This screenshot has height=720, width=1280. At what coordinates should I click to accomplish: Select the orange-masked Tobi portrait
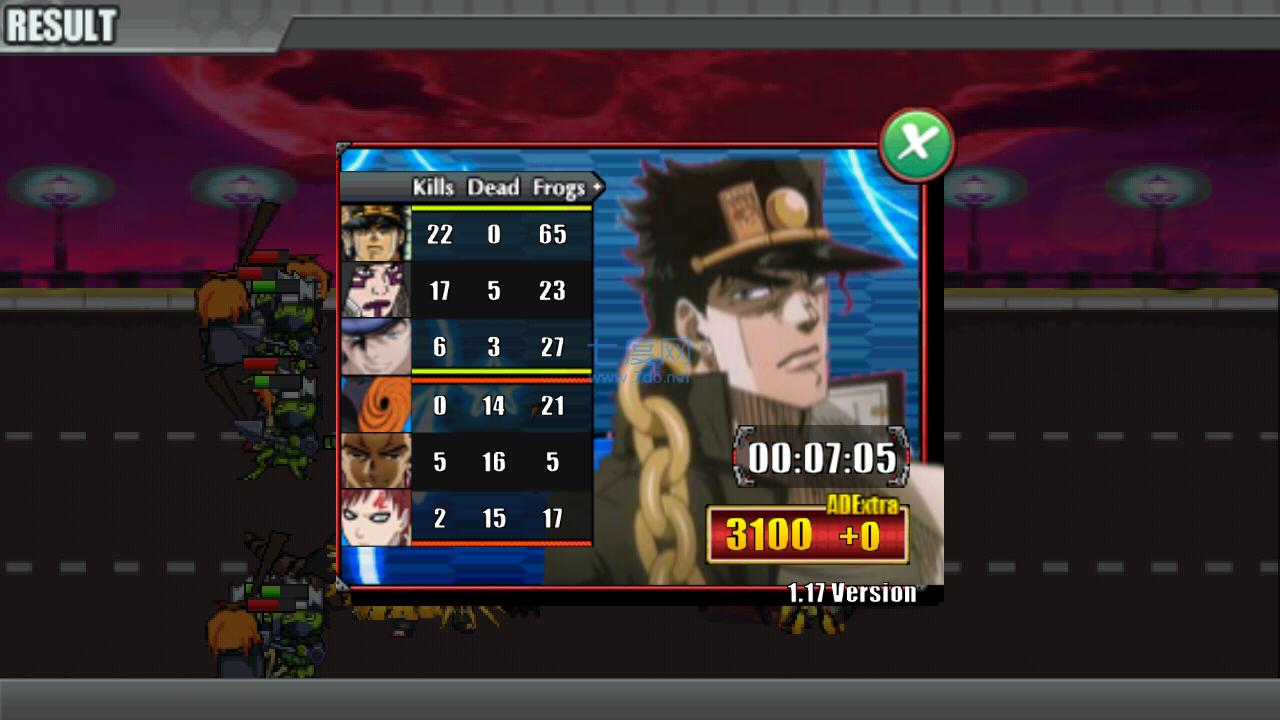point(375,406)
